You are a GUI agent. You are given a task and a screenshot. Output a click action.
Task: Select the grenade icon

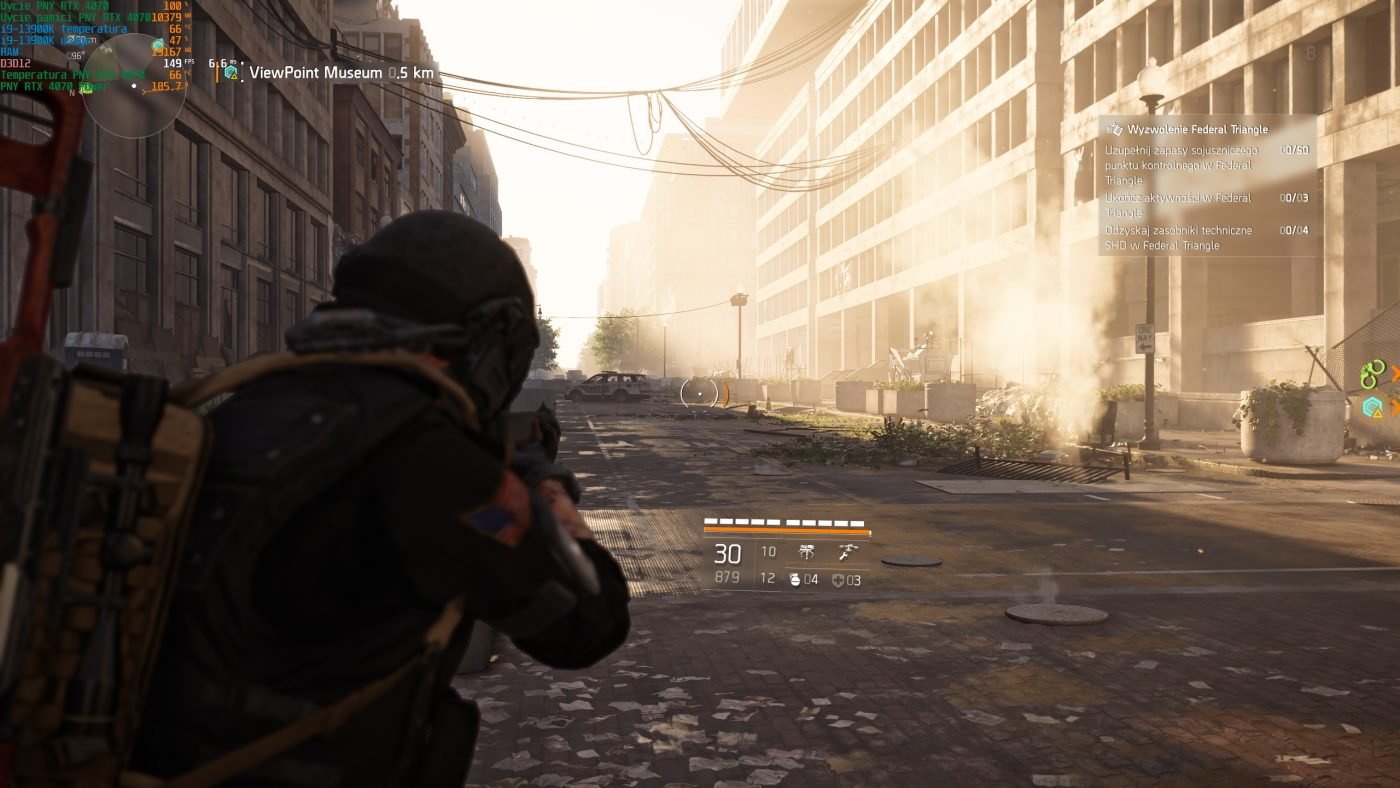pyautogui.click(x=797, y=579)
